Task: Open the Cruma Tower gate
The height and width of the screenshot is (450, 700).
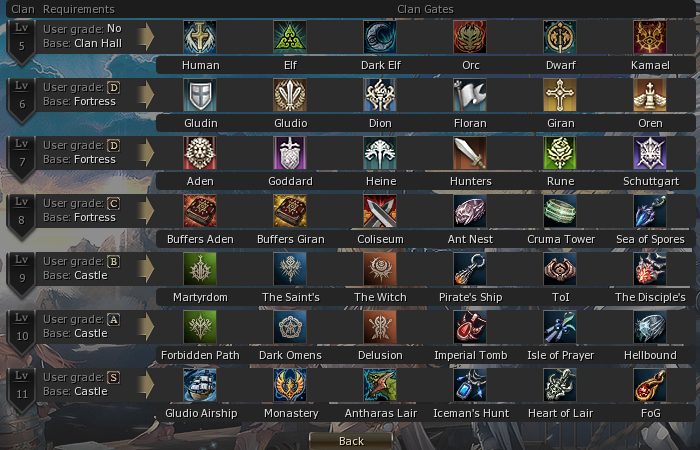Action: 560,212
